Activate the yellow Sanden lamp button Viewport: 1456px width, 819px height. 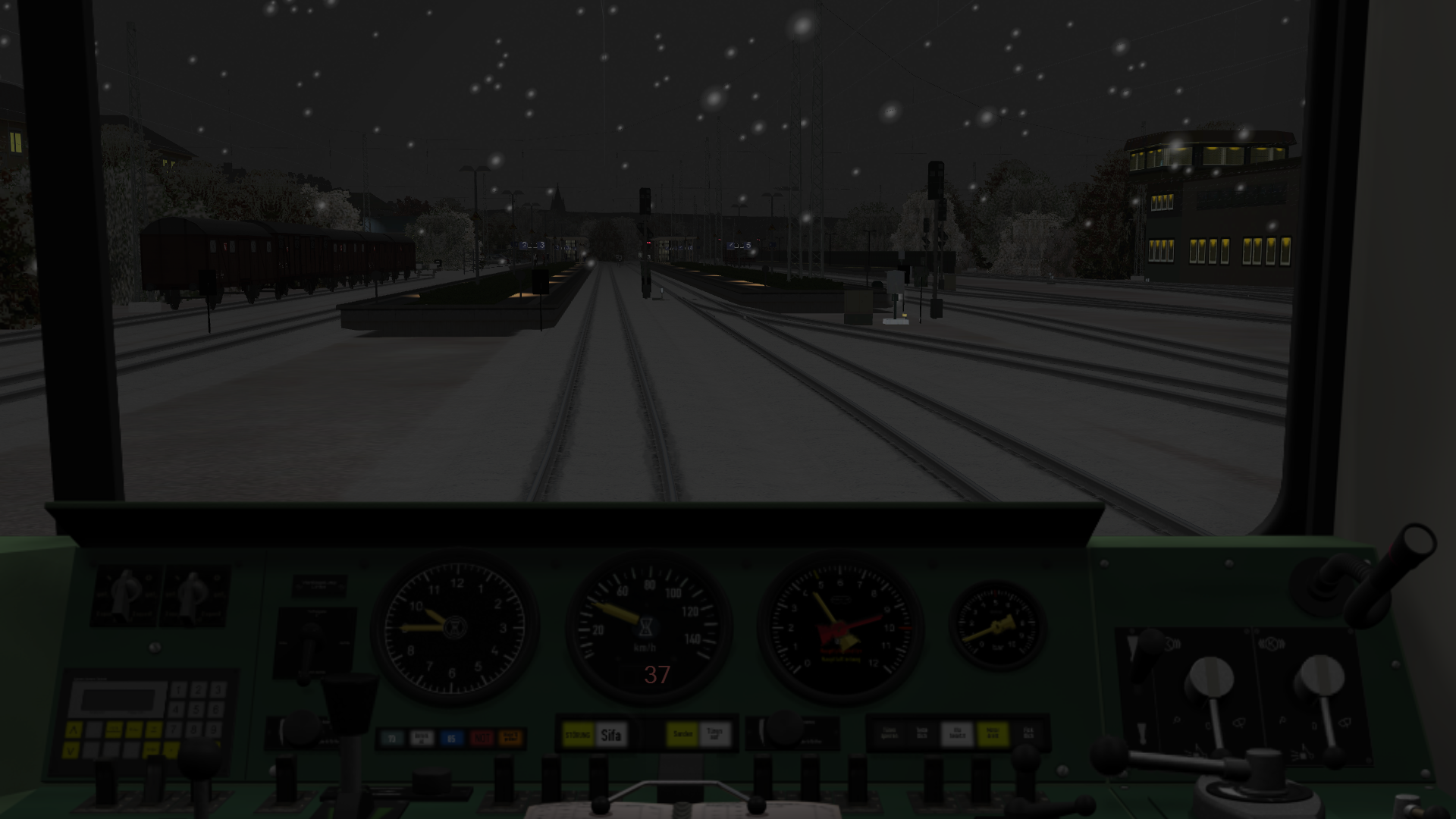point(682,734)
